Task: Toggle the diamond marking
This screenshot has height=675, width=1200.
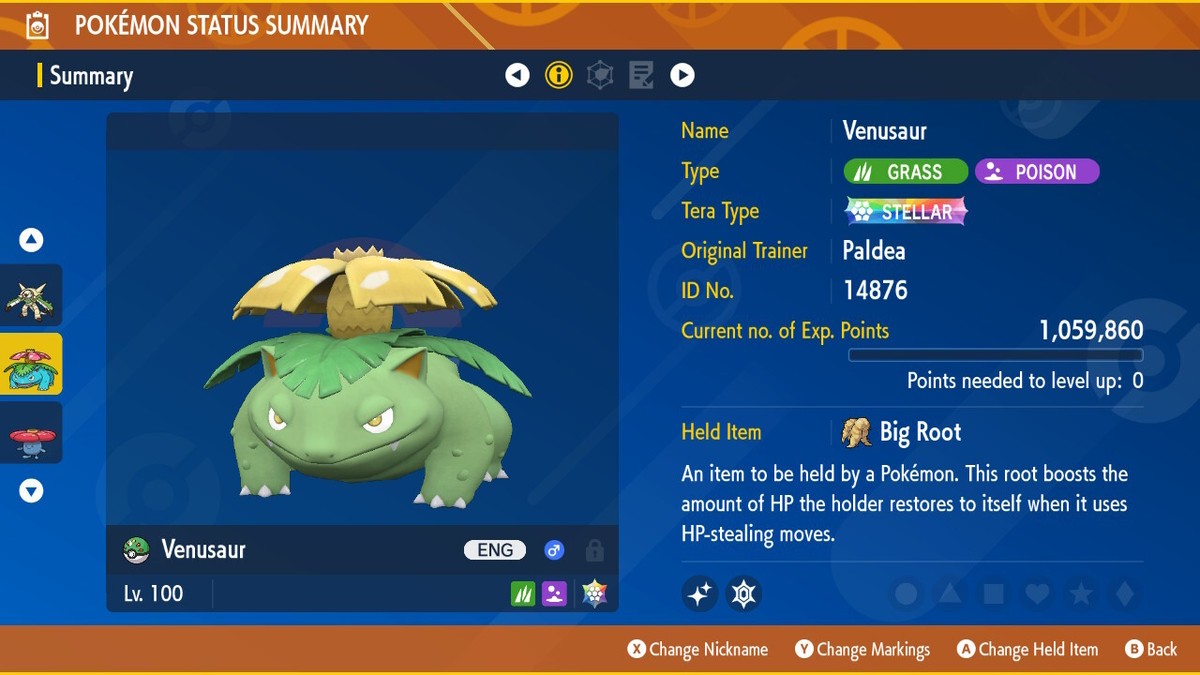Action: click(x=1125, y=594)
